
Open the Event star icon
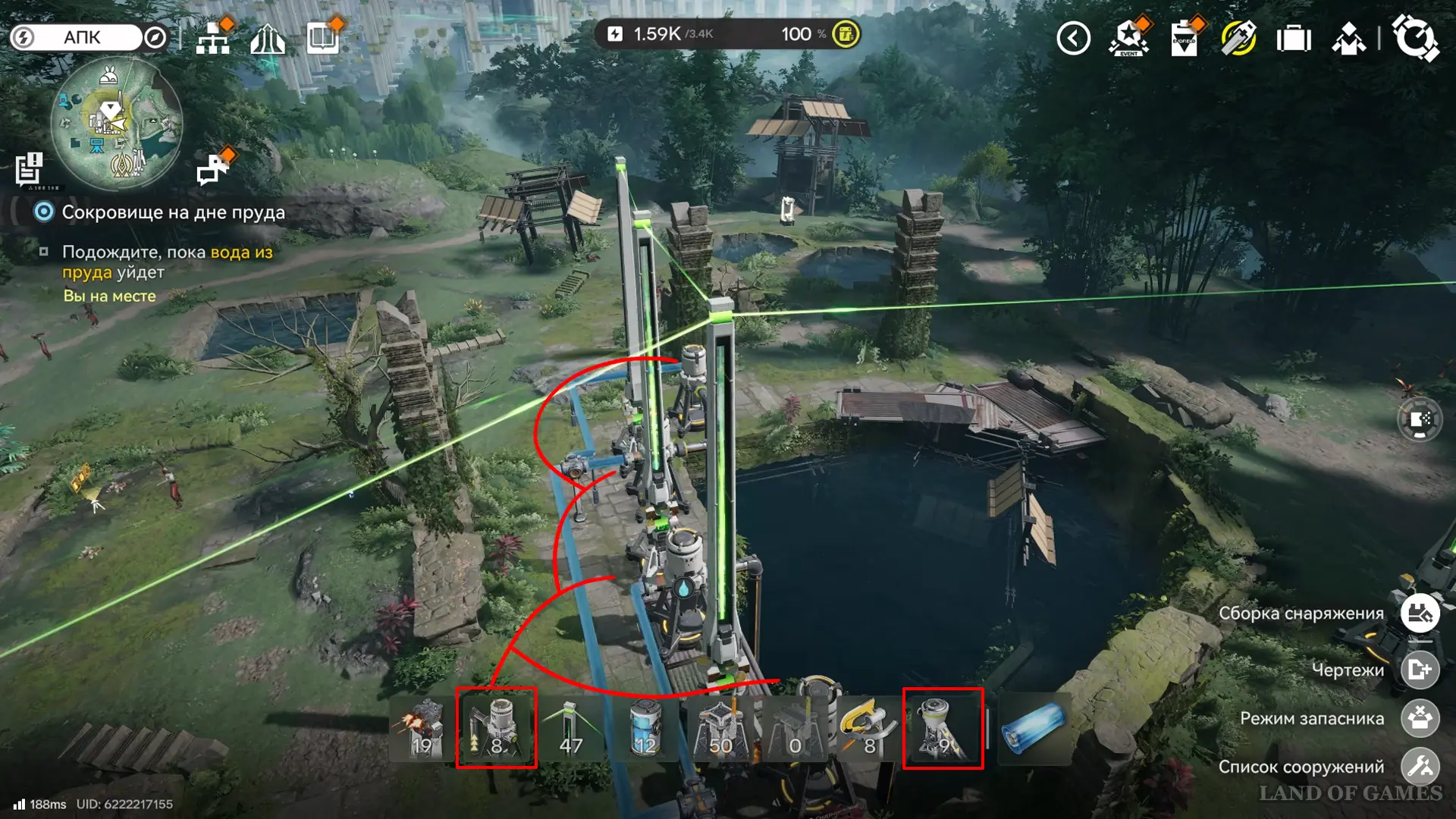point(1128,38)
